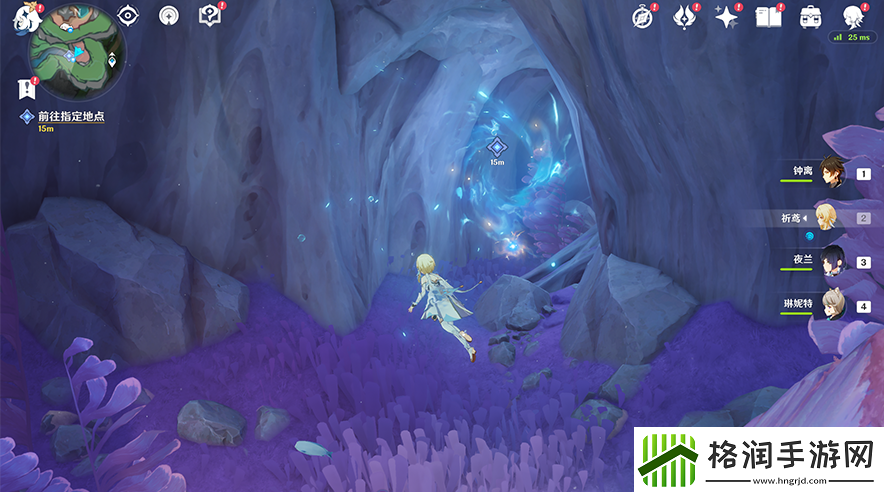
Task: Switch to party member 夜兰
Action: click(832, 261)
